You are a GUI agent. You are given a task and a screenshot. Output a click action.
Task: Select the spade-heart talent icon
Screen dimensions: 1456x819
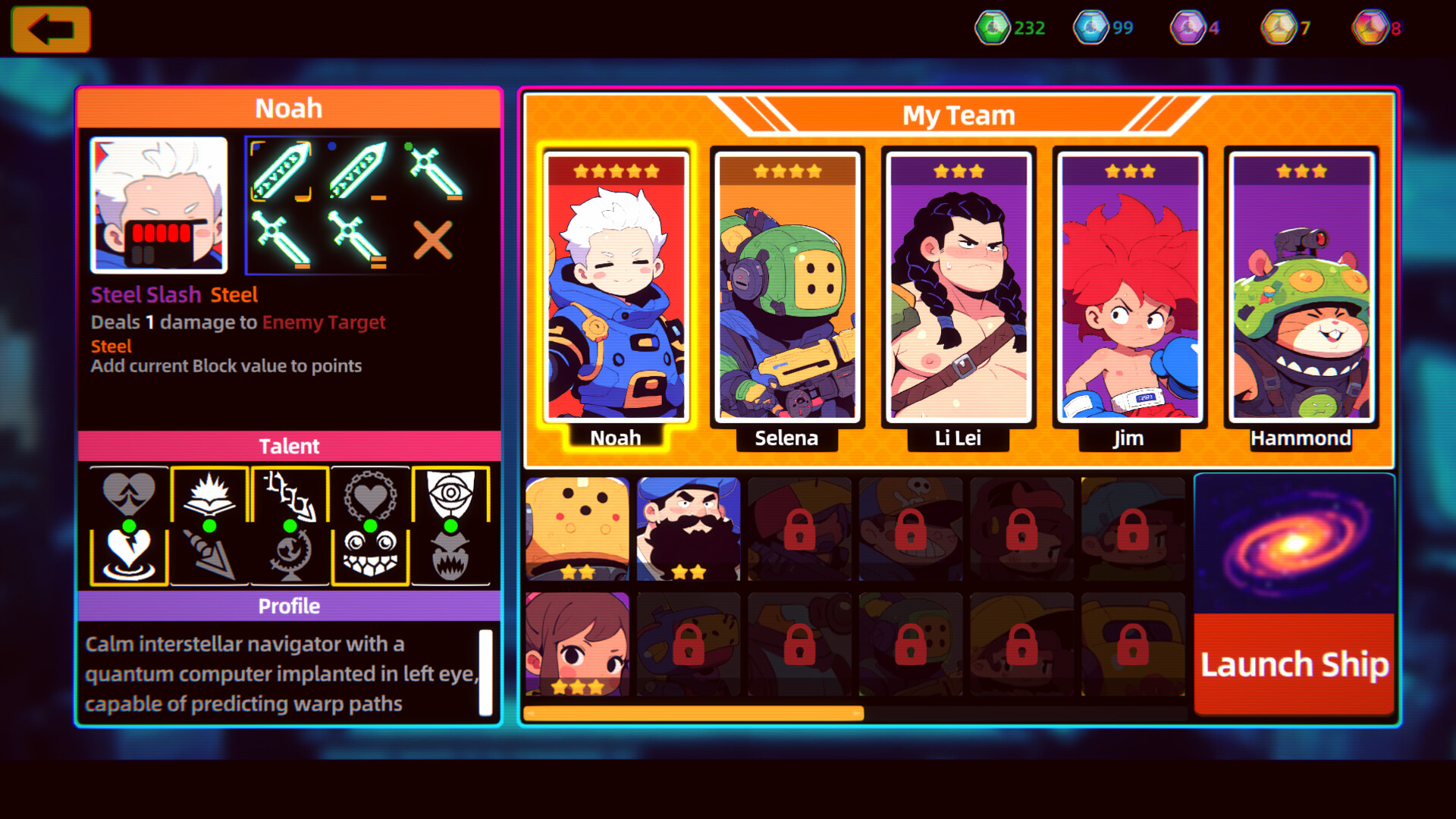pos(128,494)
